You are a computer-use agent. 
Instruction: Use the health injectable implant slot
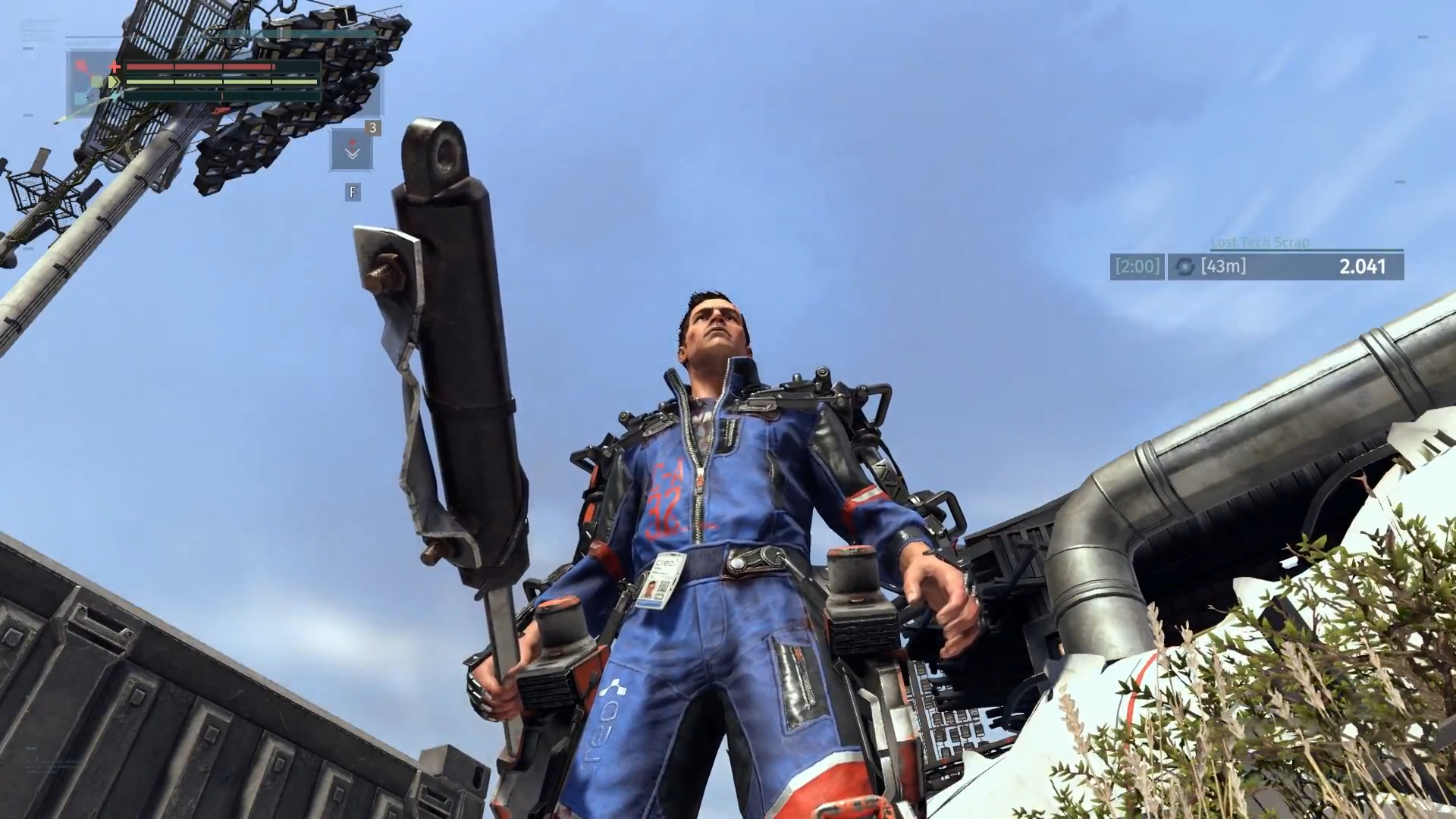352,150
